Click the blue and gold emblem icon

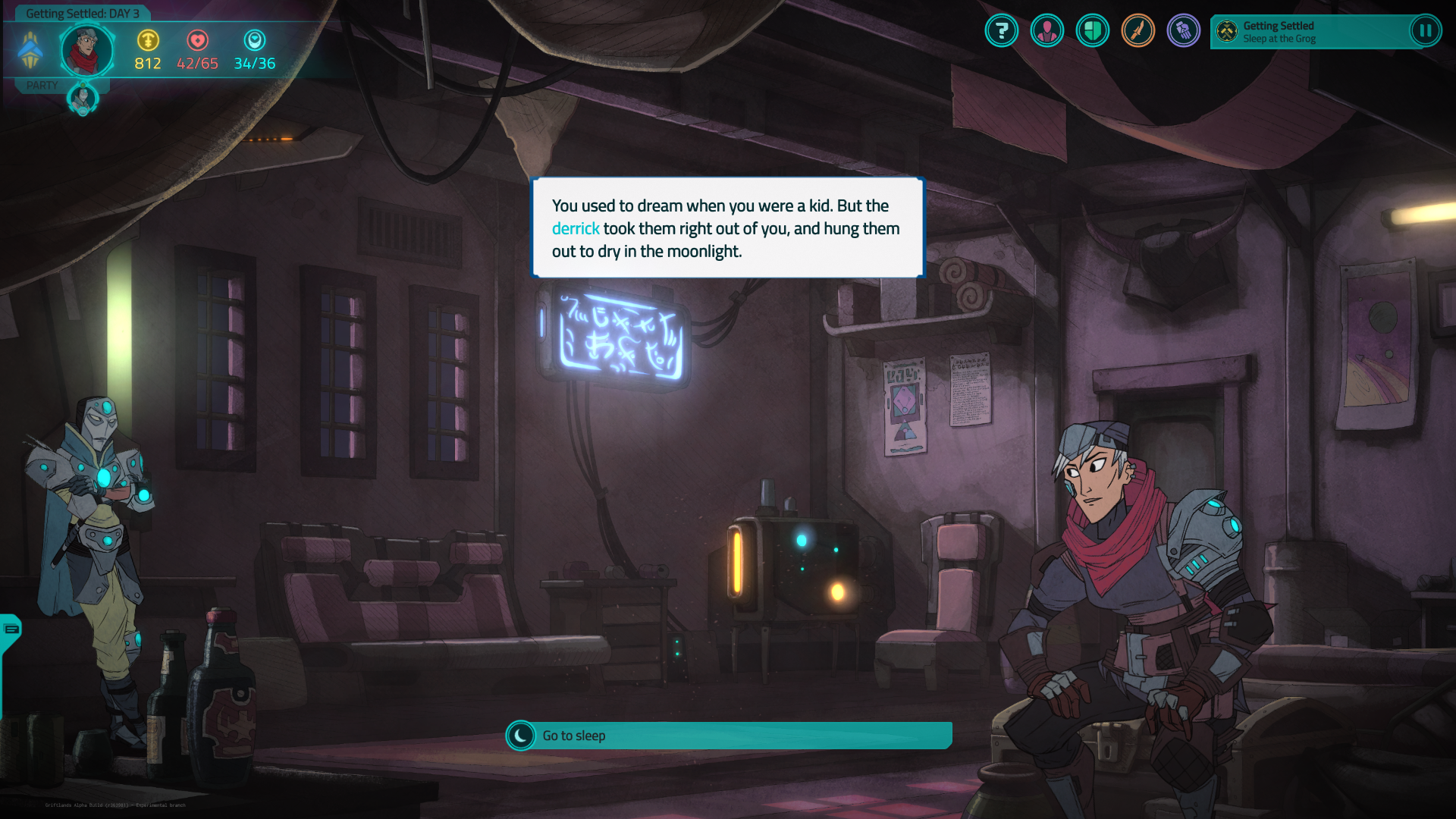click(x=30, y=51)
